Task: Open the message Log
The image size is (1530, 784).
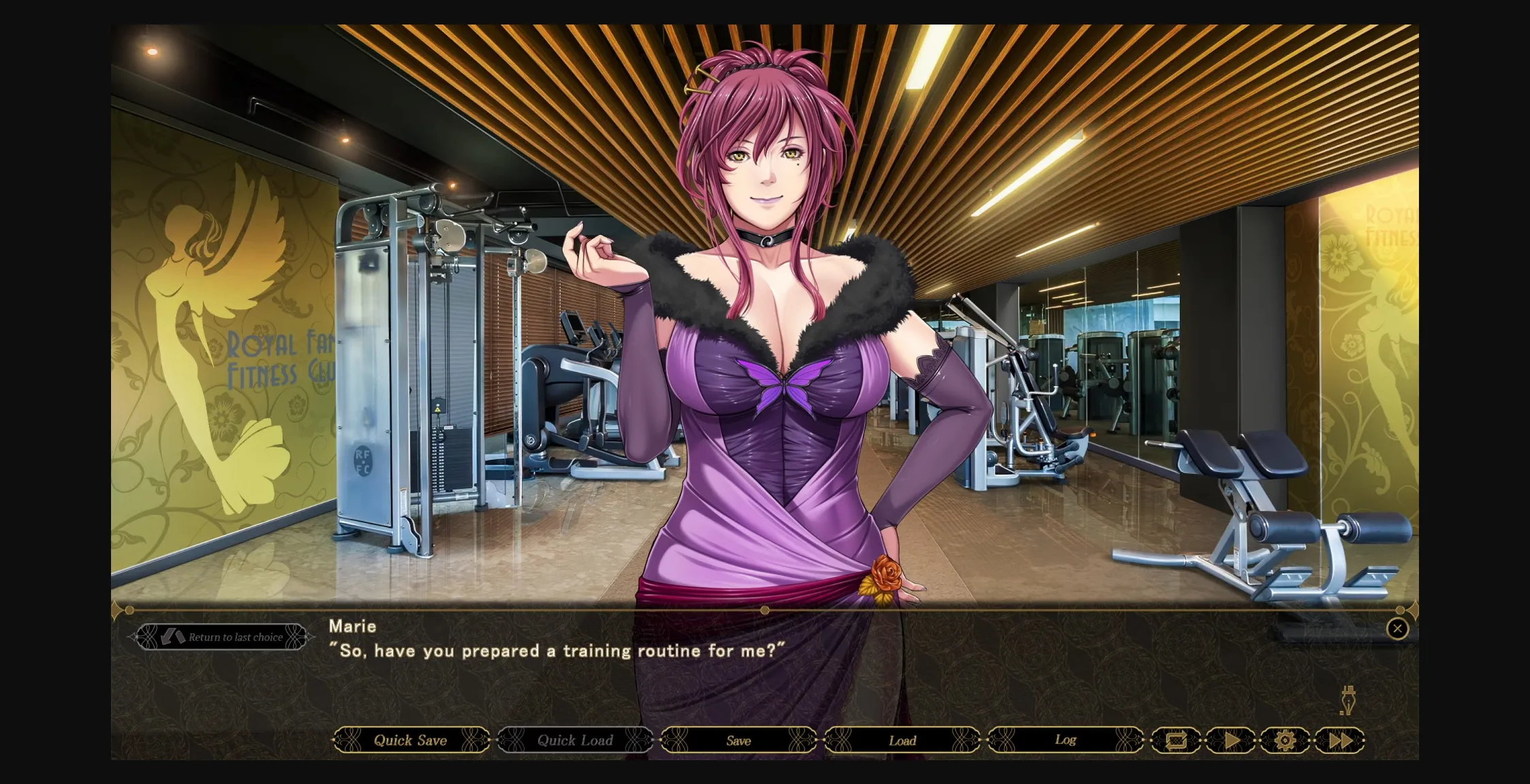Action: point(1065,740)
